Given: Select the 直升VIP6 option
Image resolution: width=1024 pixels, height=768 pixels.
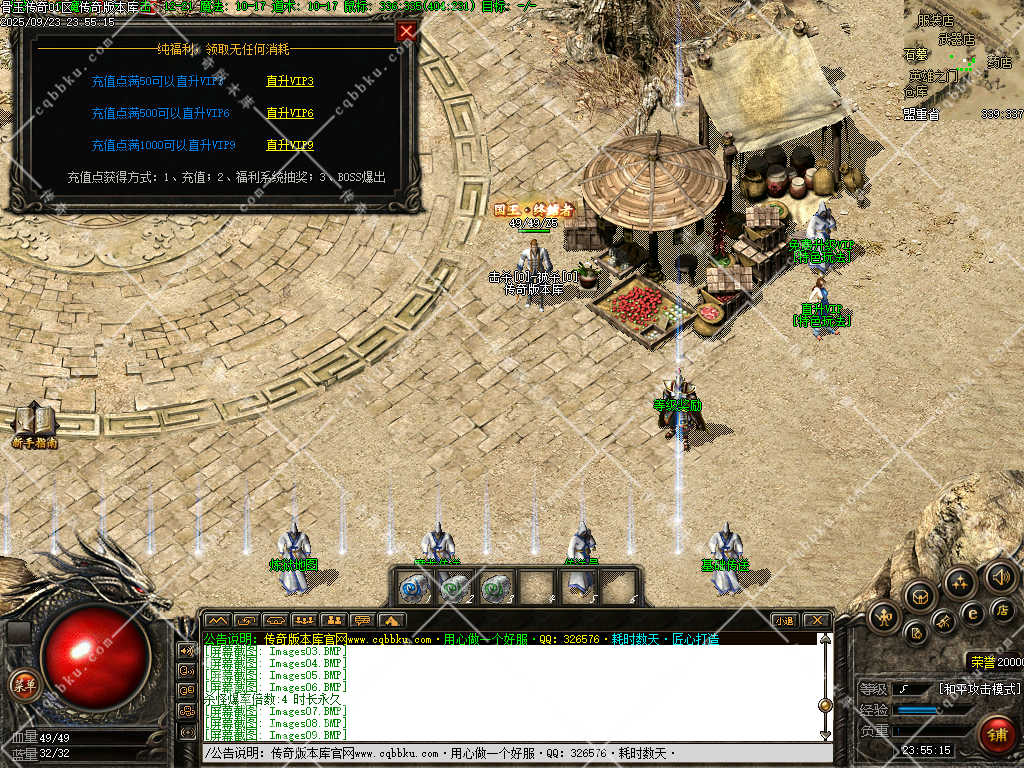Looking at the screenshot, I should click(289, 114).
